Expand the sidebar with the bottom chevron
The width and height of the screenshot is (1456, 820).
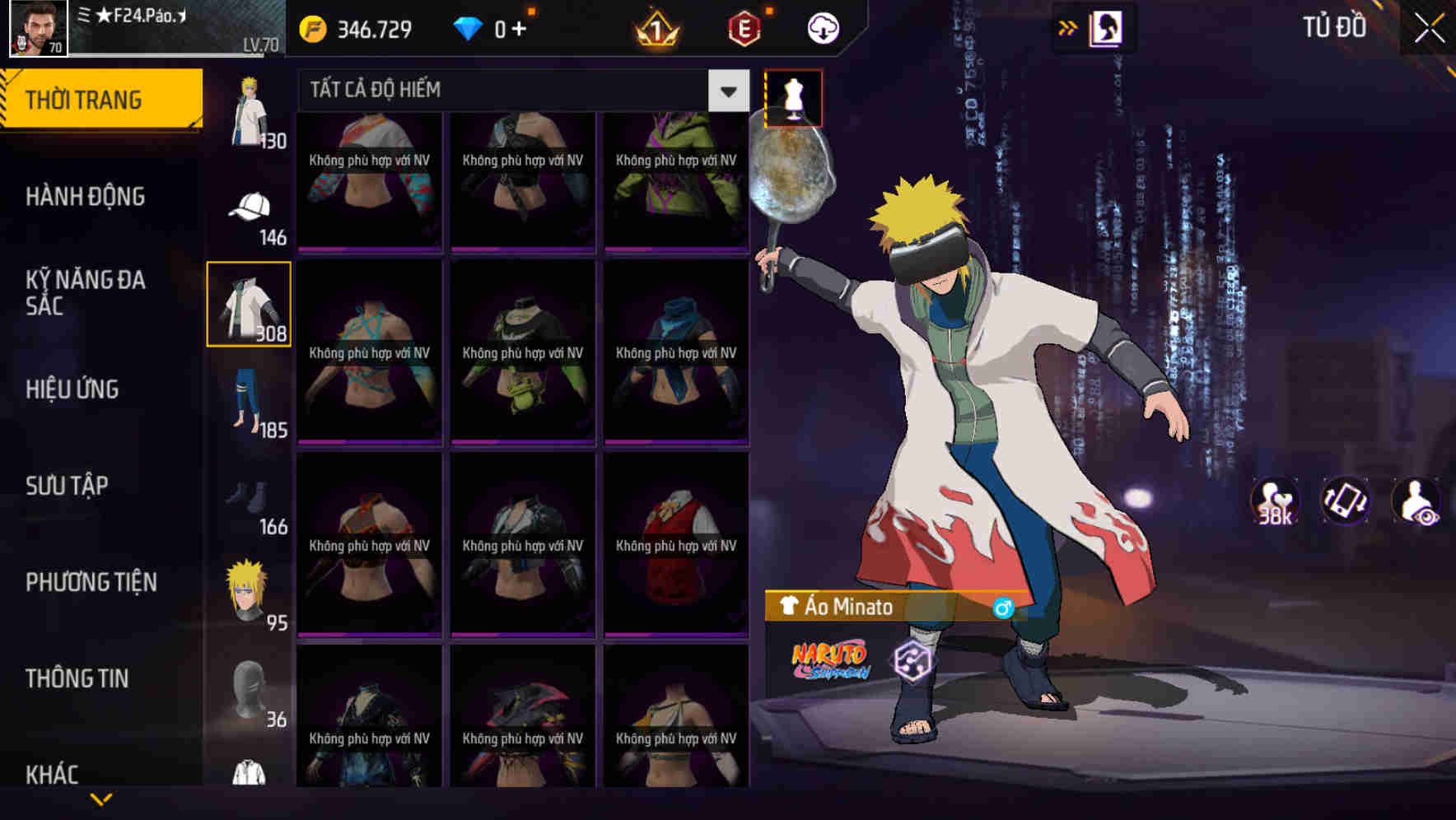click(99, 797)
